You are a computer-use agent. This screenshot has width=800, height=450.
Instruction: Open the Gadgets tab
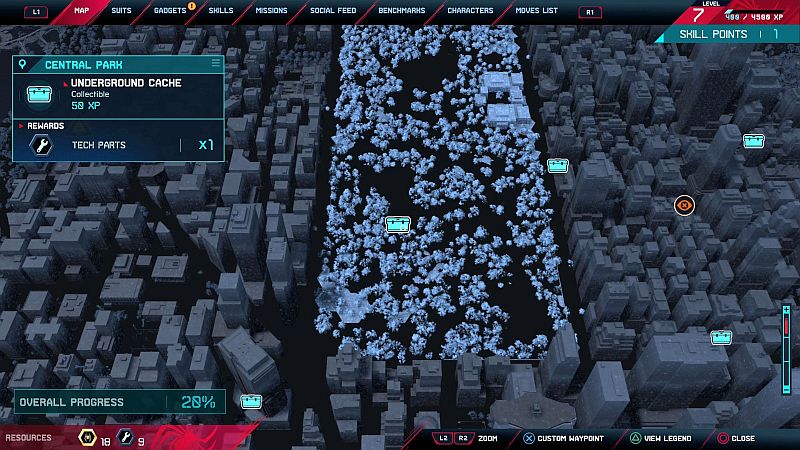pos(170,11)
